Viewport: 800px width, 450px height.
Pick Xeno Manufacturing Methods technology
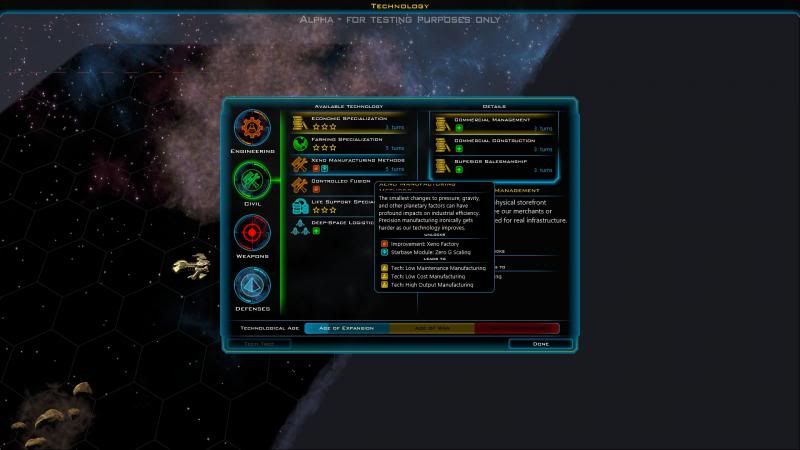pos(348,164)
